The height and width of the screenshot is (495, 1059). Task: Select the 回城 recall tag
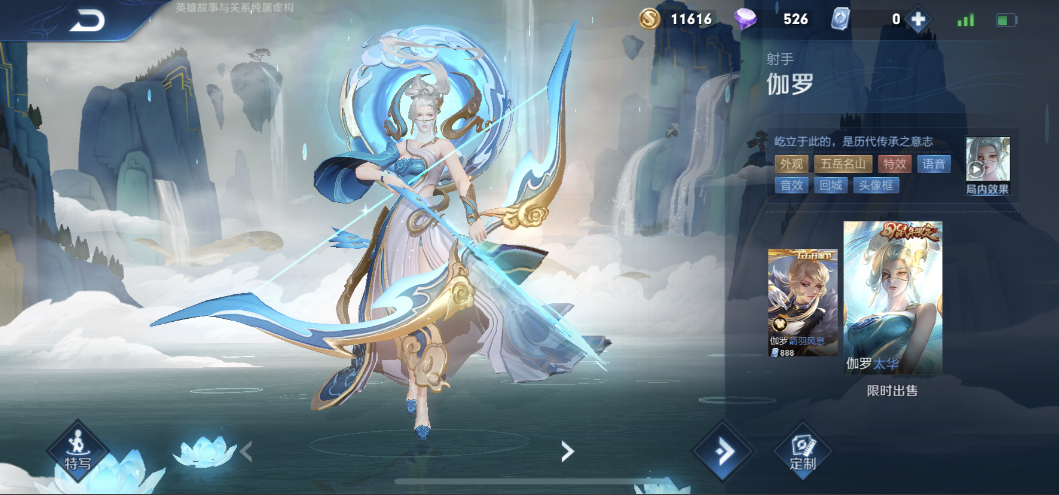(x=831, y=185)
